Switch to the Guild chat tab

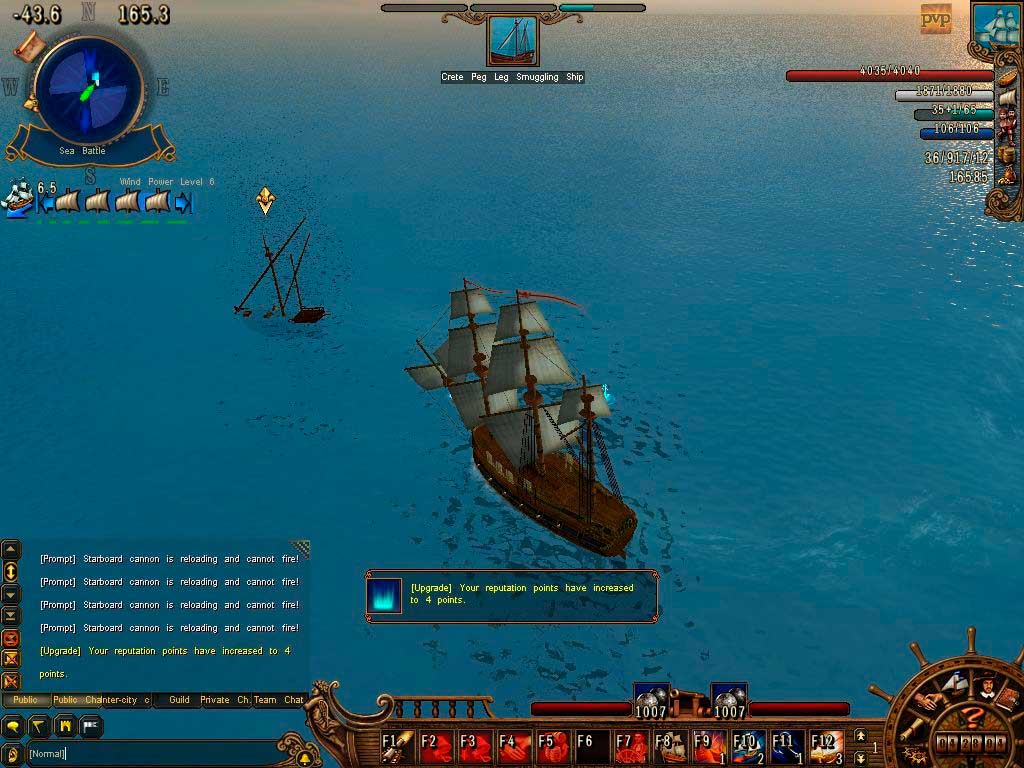[179, 700]
